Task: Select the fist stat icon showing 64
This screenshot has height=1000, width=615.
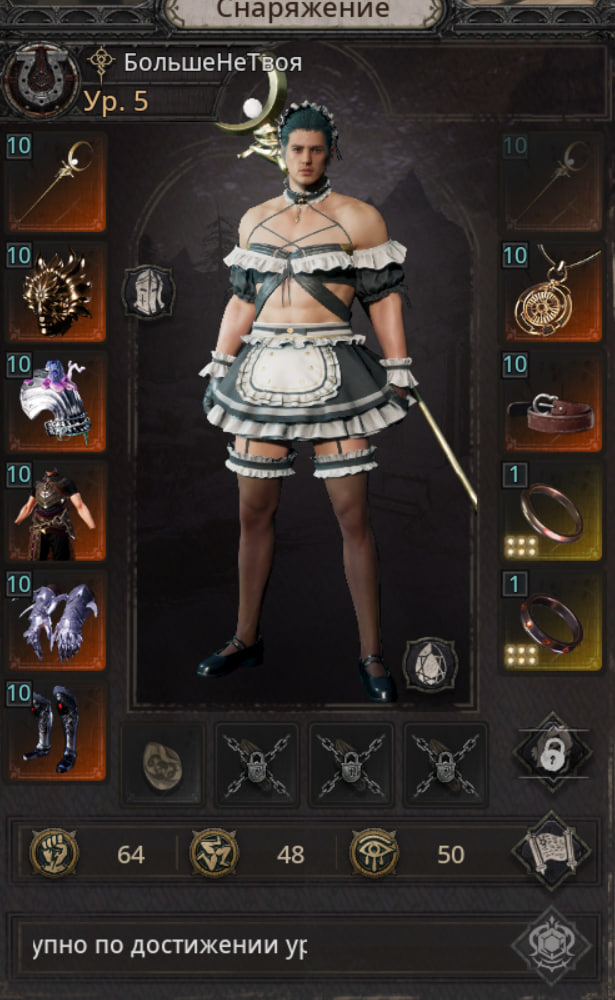Action: (54, 853)
